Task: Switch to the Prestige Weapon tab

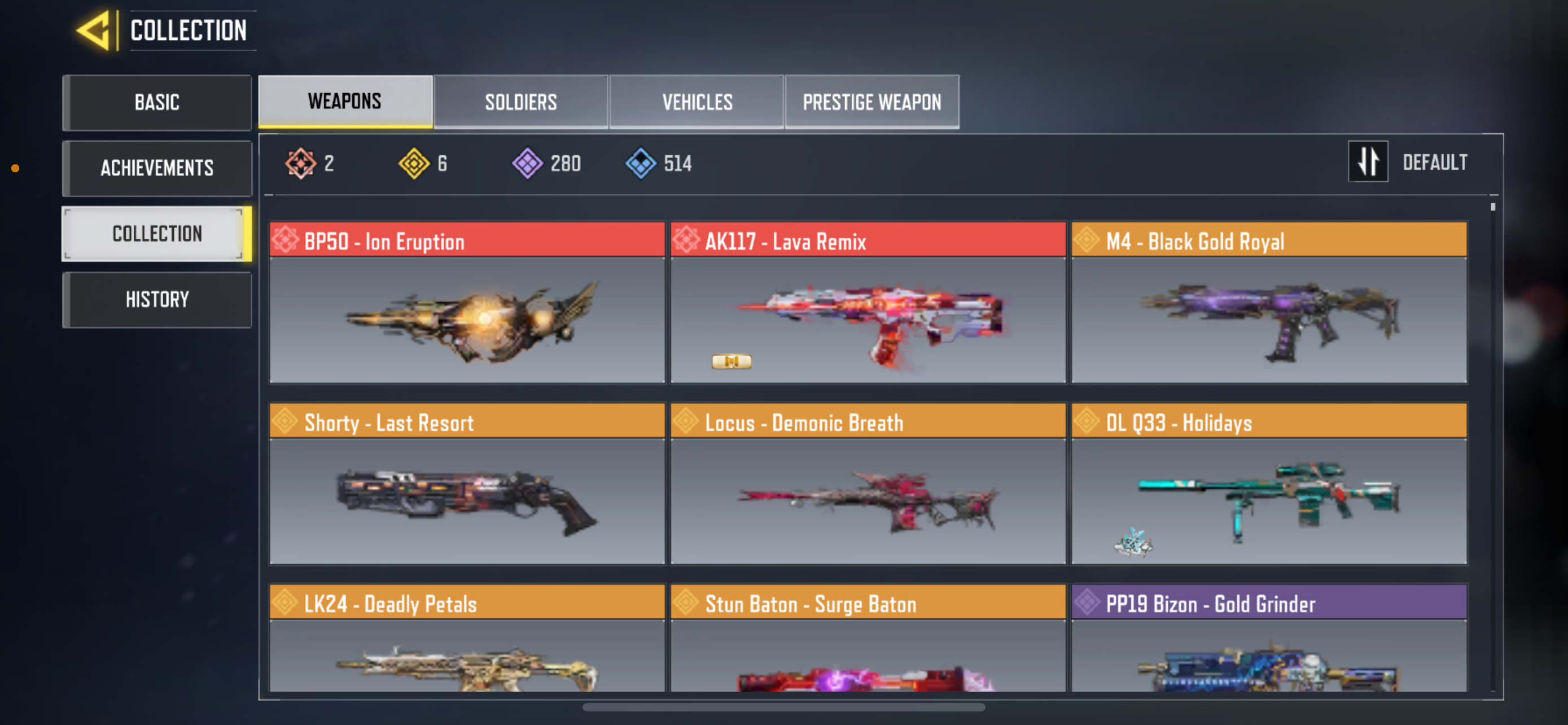Action: point(872,102)
